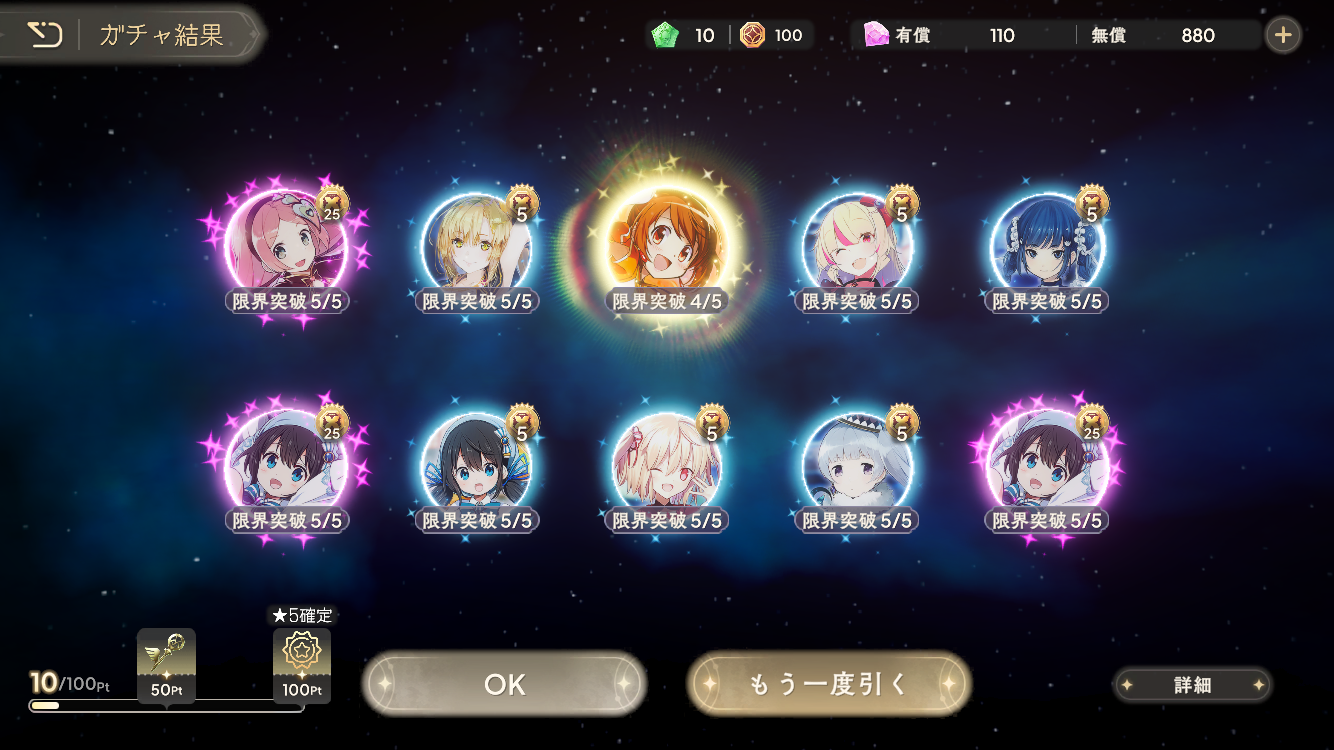1334x750 pixels.
Task: Tap the orange medal currency icon
Action: click(x=752, y=36)
